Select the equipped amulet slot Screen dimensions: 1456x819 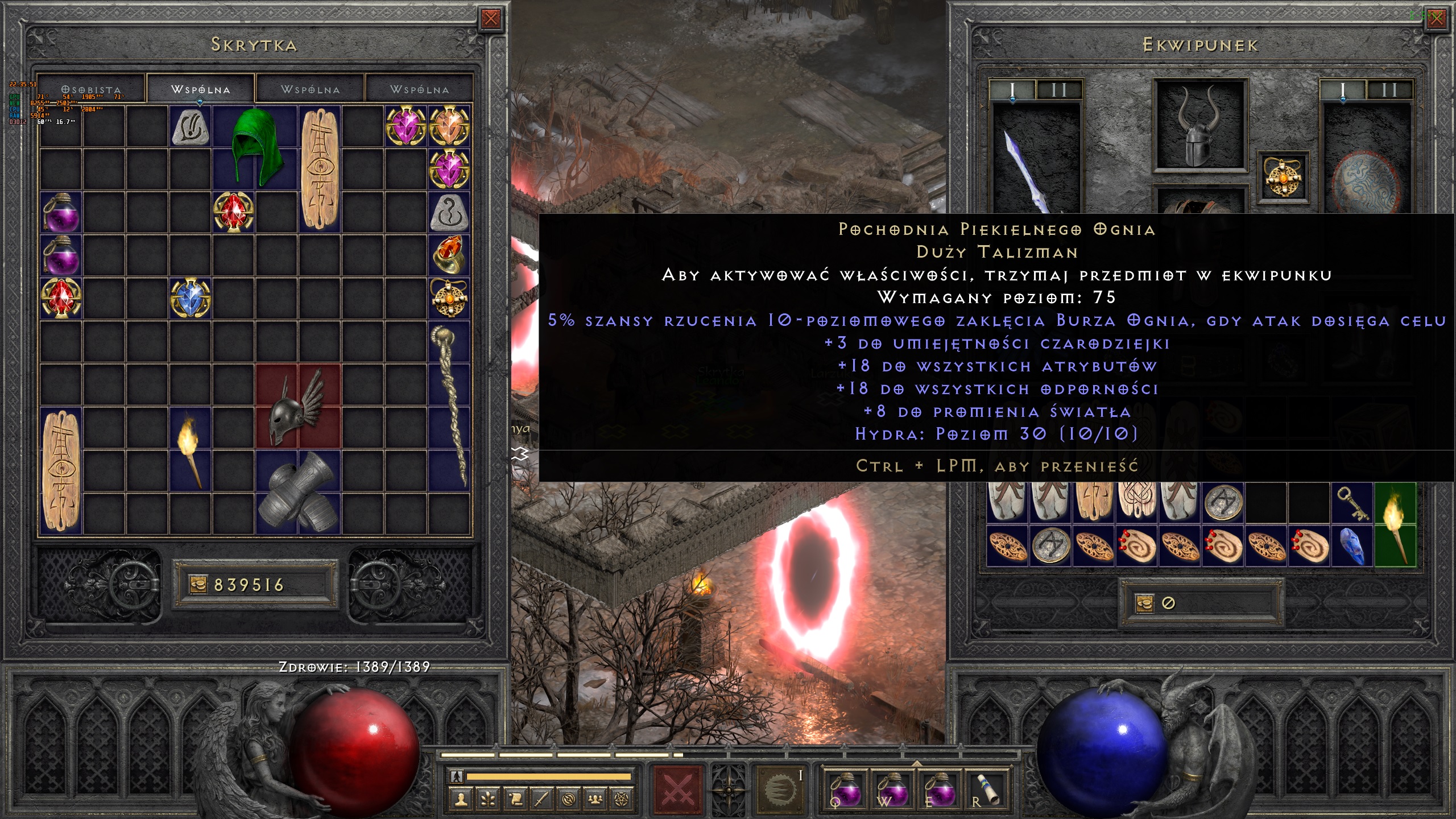point(1283,177)
